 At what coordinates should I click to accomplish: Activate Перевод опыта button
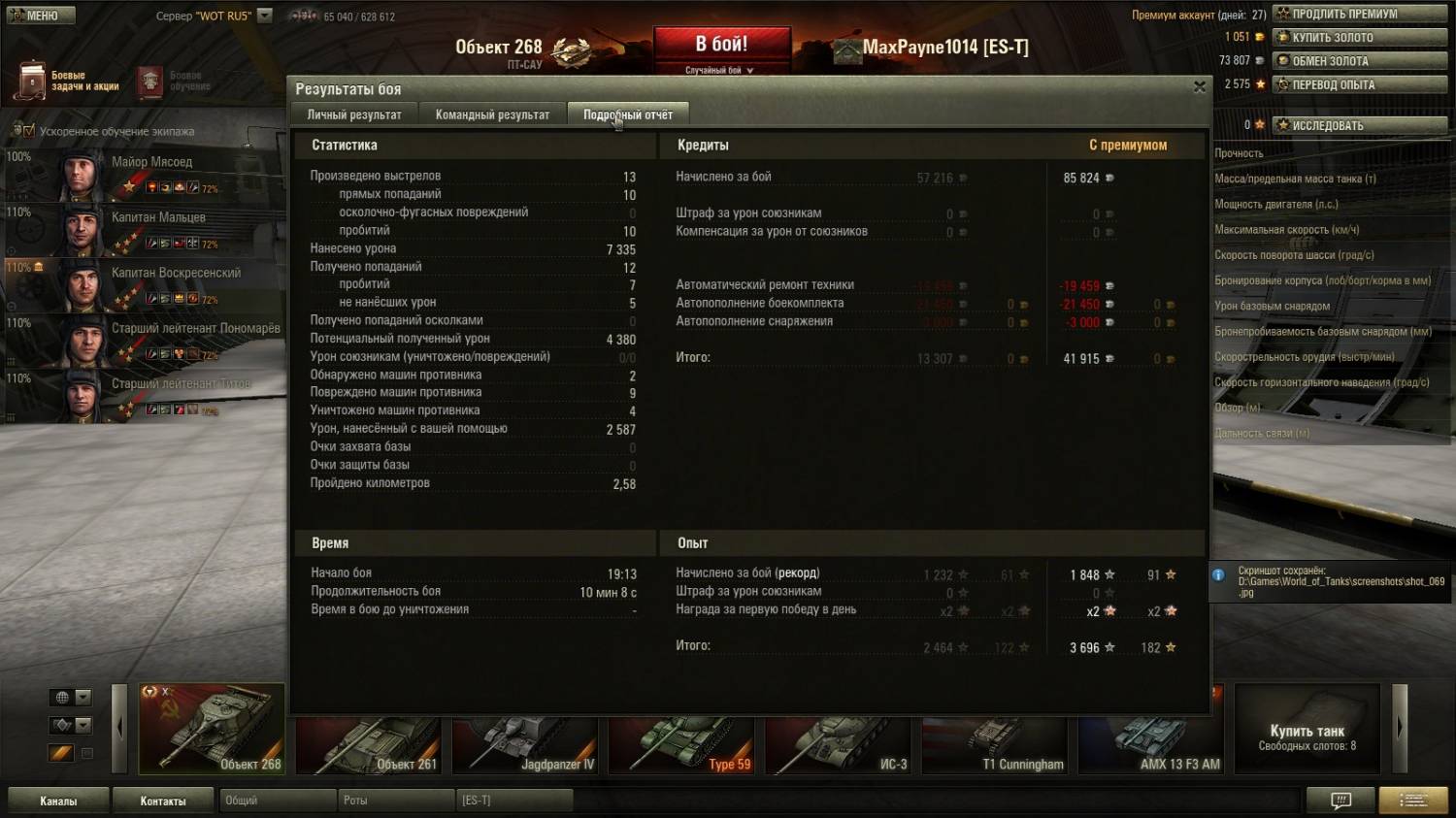click(1359, 84)
